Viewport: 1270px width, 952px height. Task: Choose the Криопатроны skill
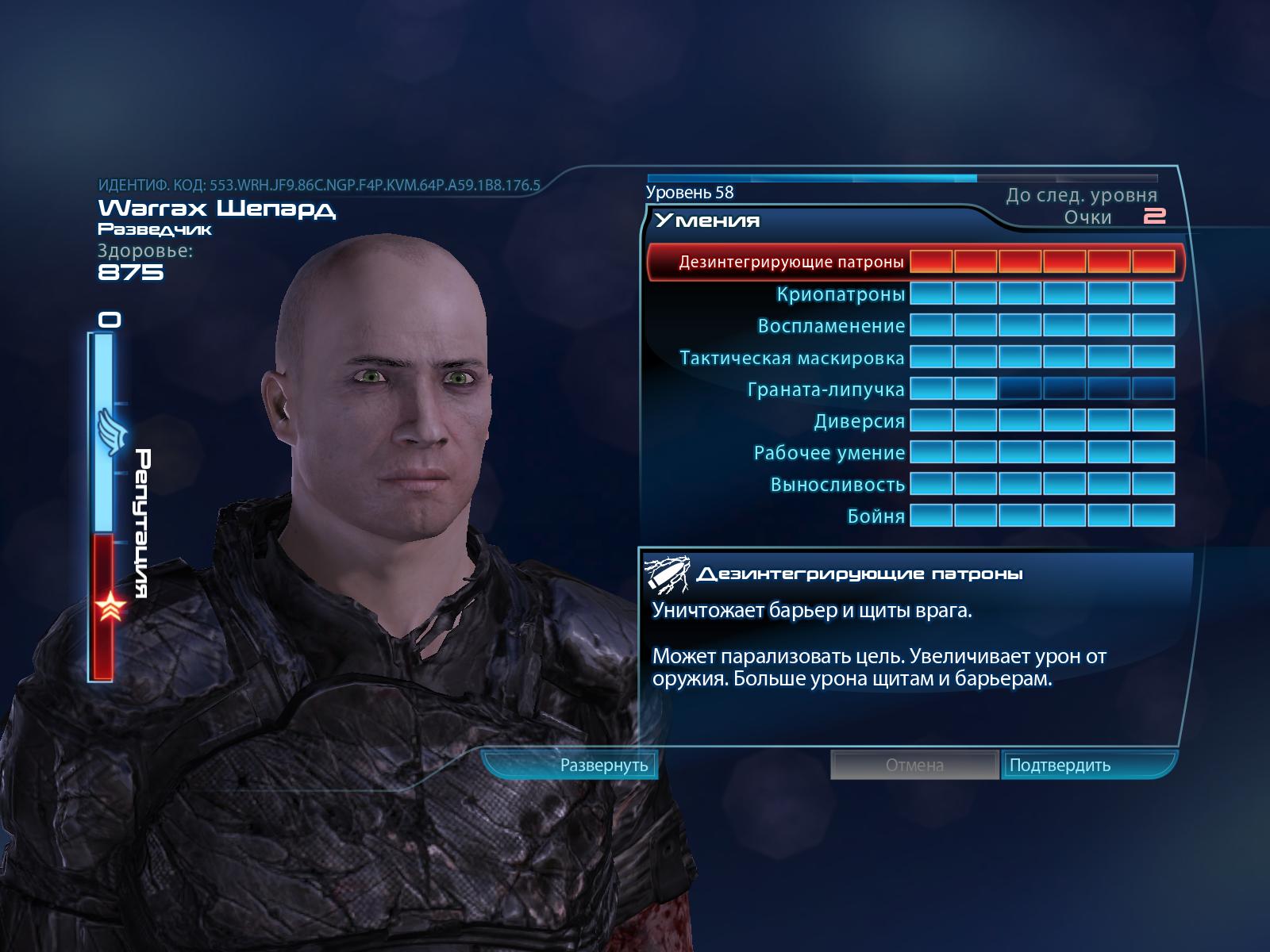841,294
